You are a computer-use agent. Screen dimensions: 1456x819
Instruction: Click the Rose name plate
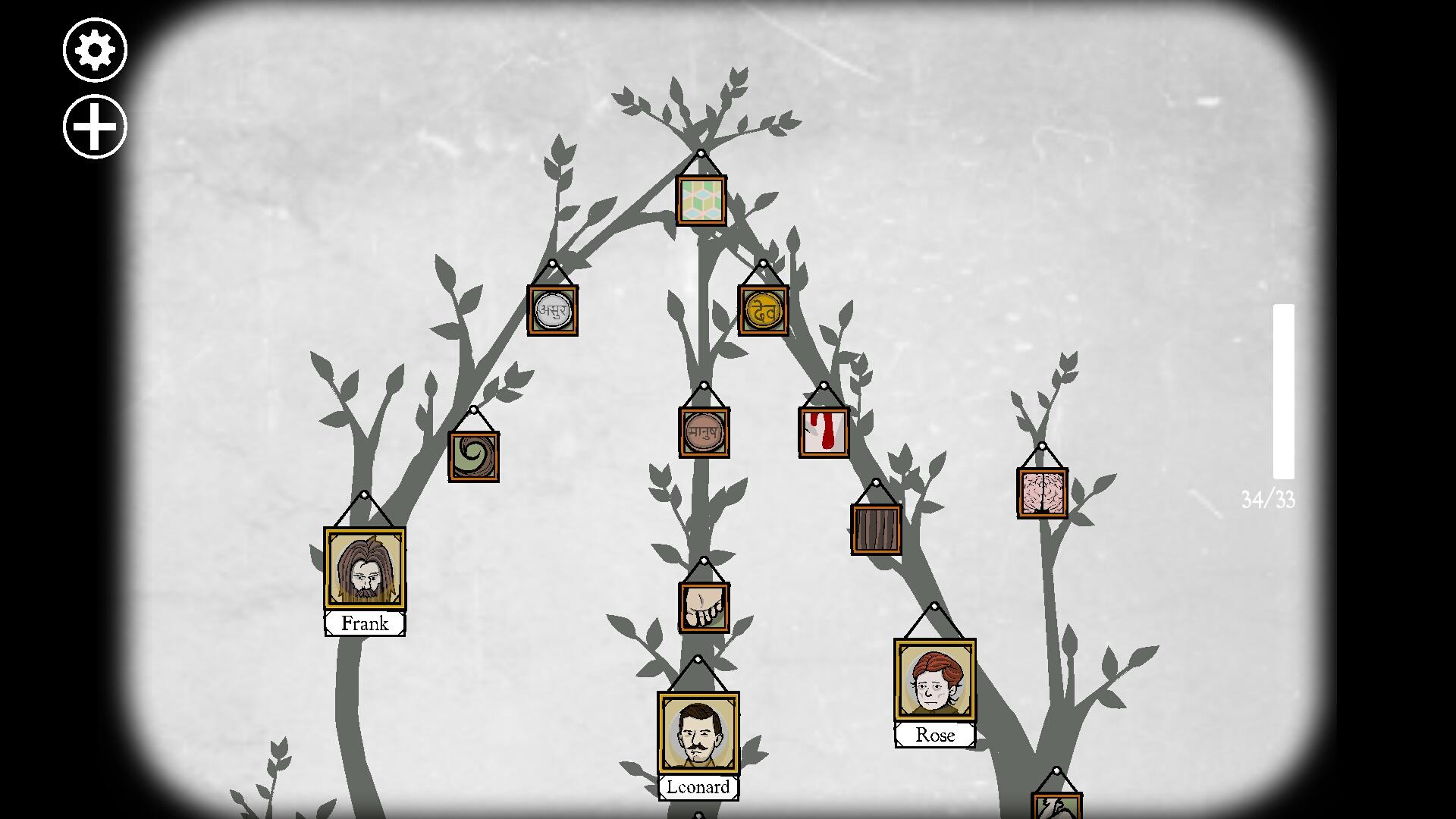click(x=934, y=734)
